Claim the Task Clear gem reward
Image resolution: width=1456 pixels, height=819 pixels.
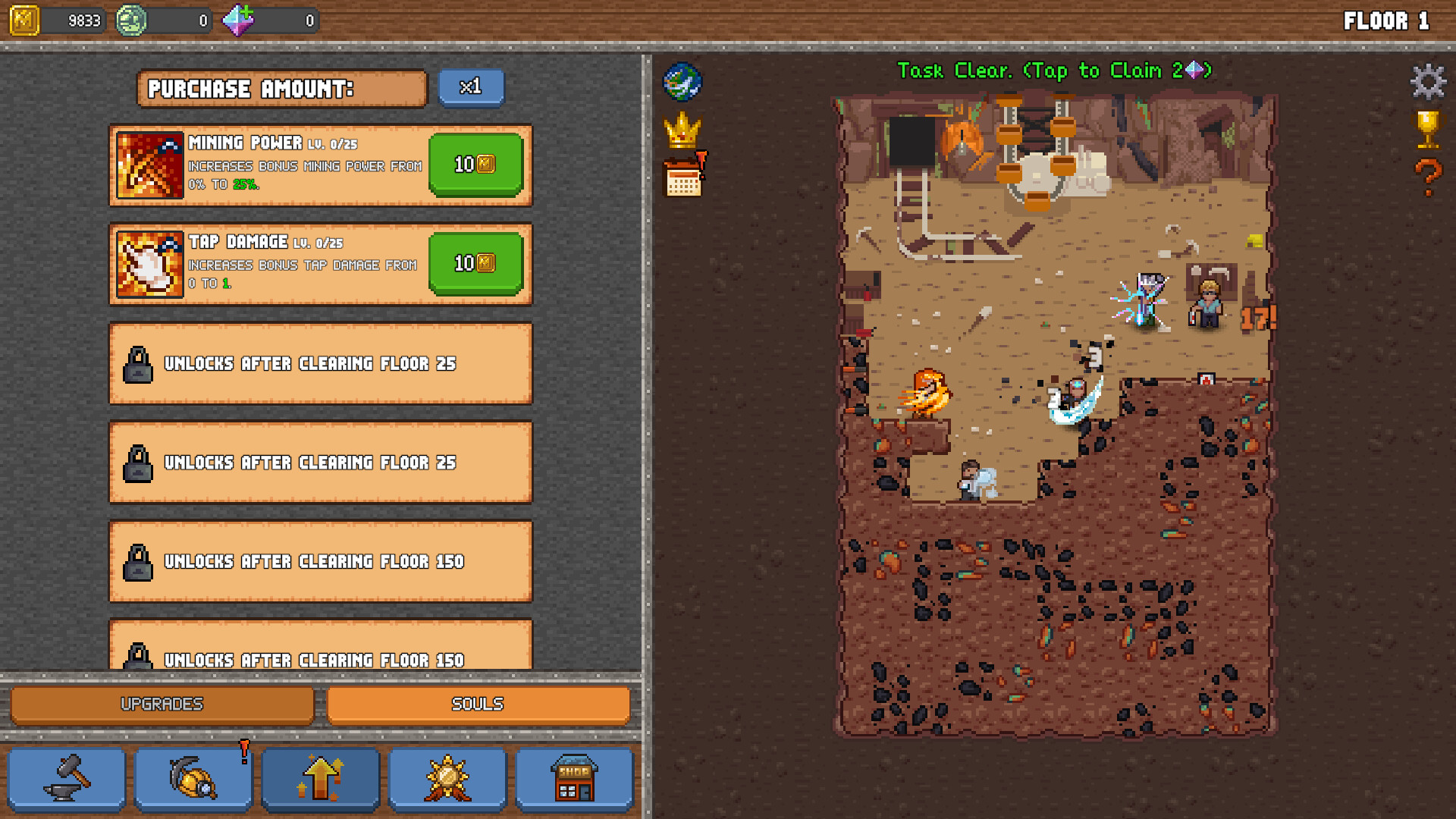click(1053, 70)
